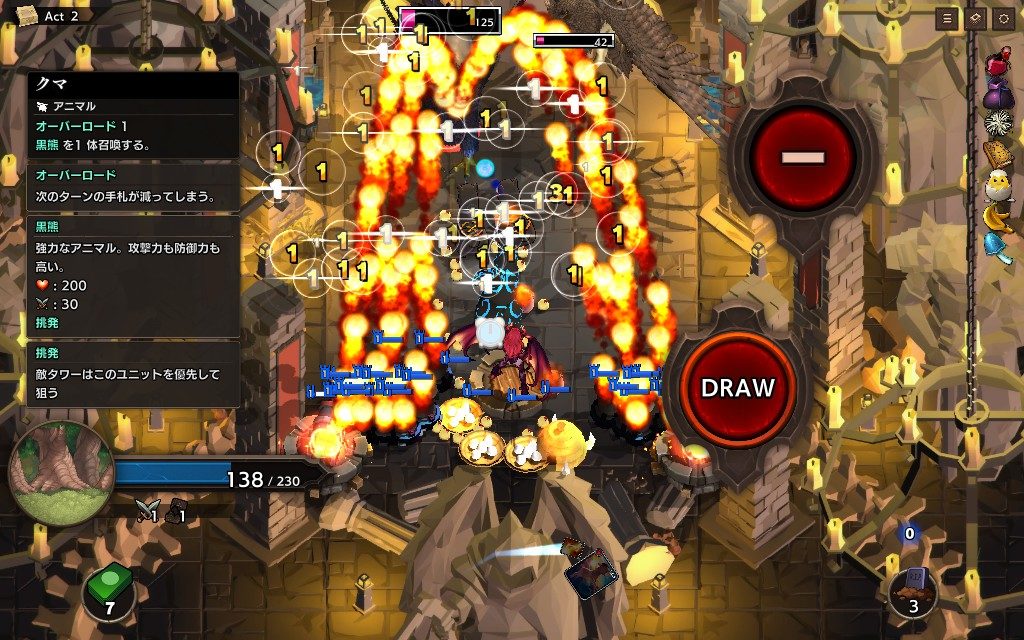
Task: Click the crossed swords status icon
Action: [146, 512]
